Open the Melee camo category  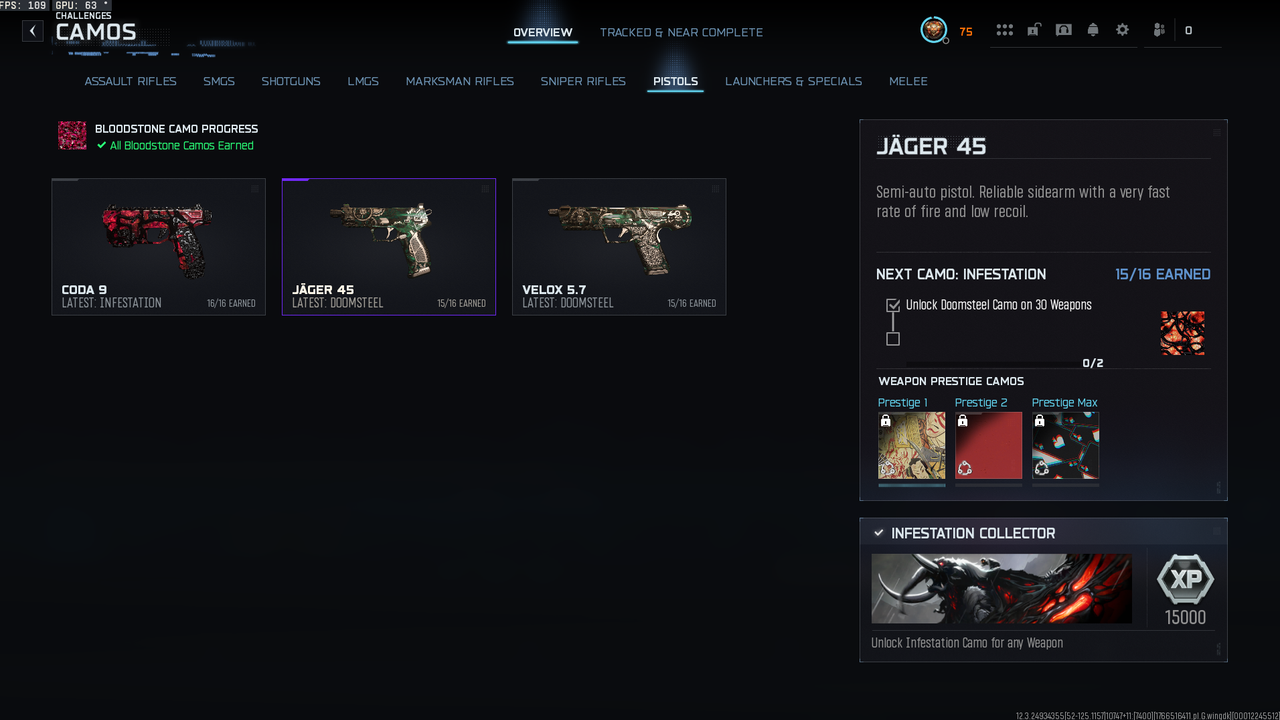pyautogui.click(x=908, y=81)
